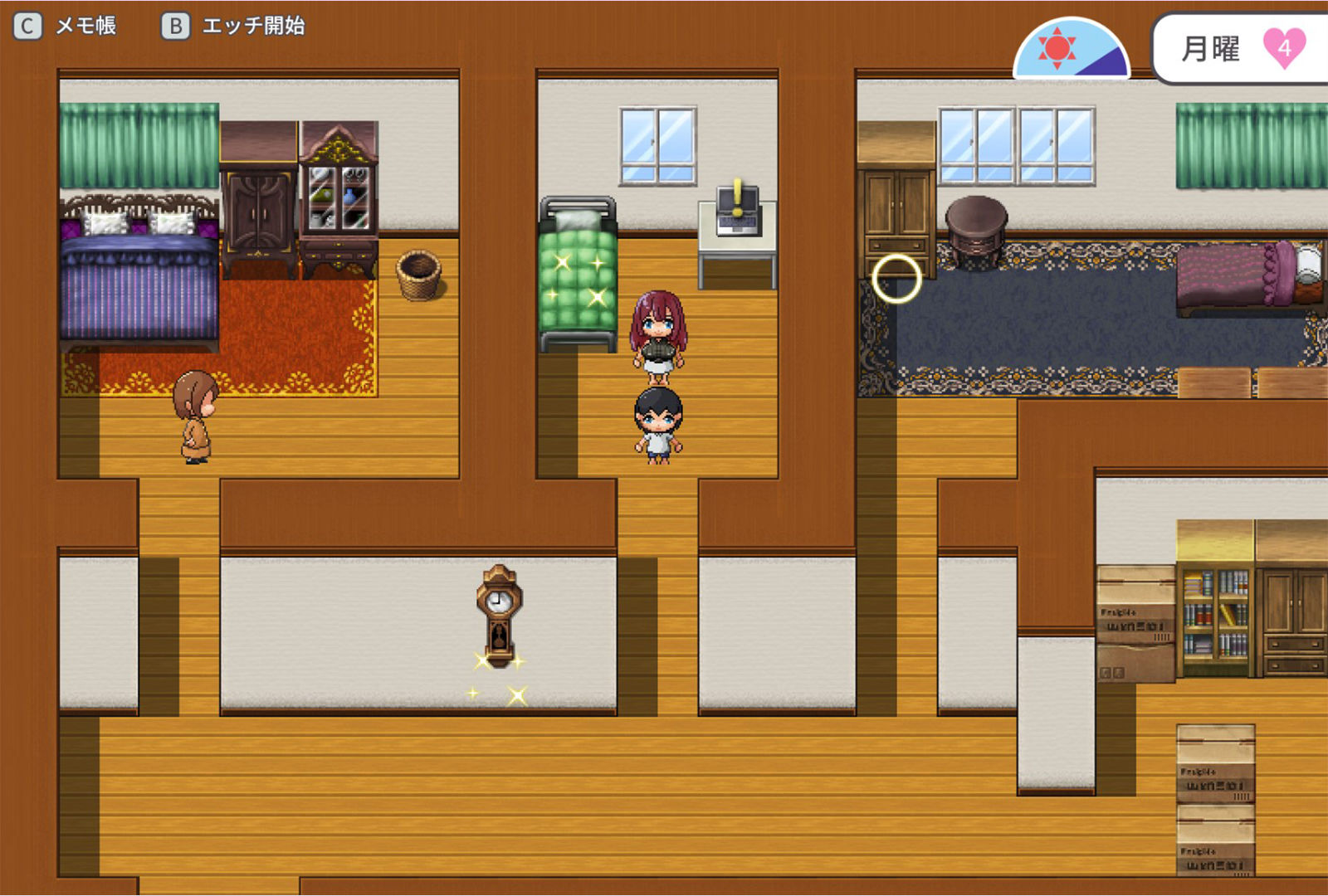1328x896 pixels.
Task: Select the エッチ開始 button
Action: (233, 27)
